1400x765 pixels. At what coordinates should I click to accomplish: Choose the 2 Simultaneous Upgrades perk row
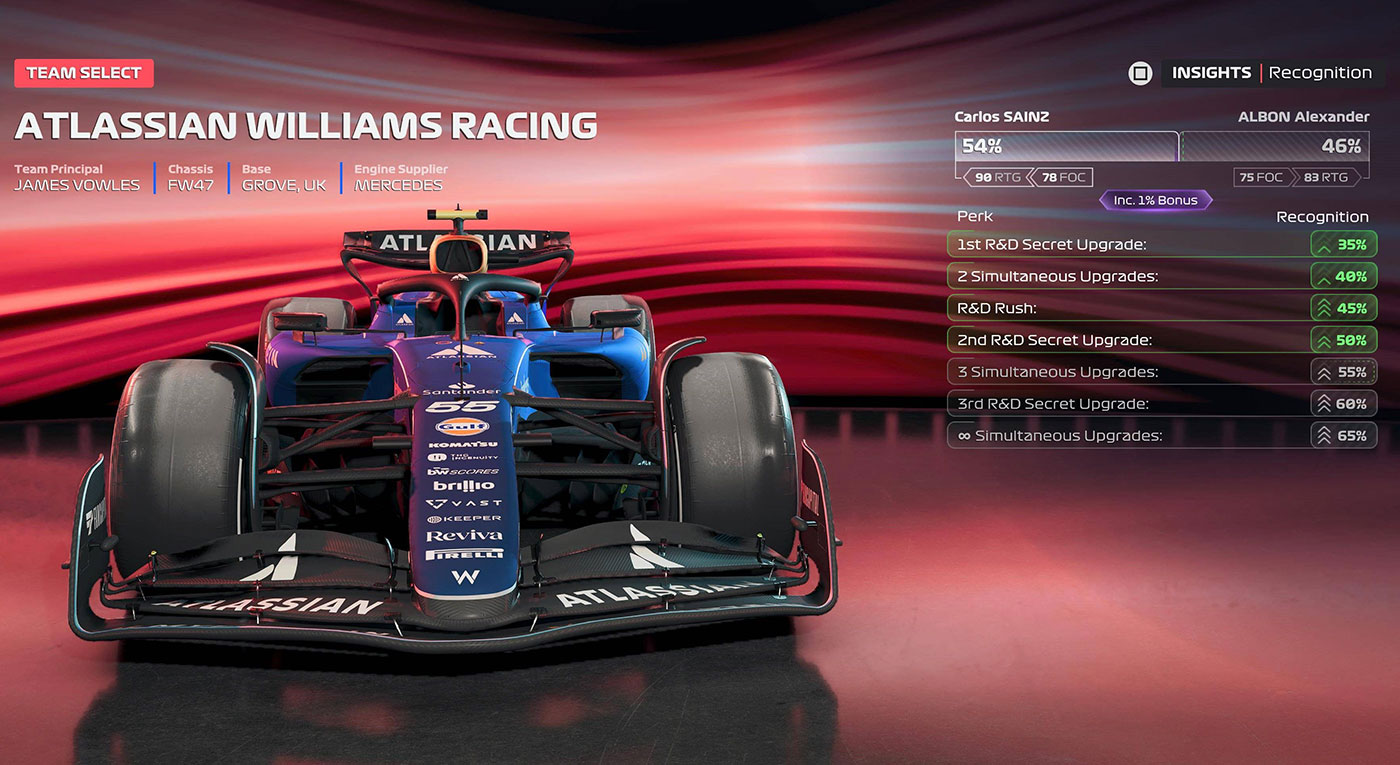(x=1160, y=276)
